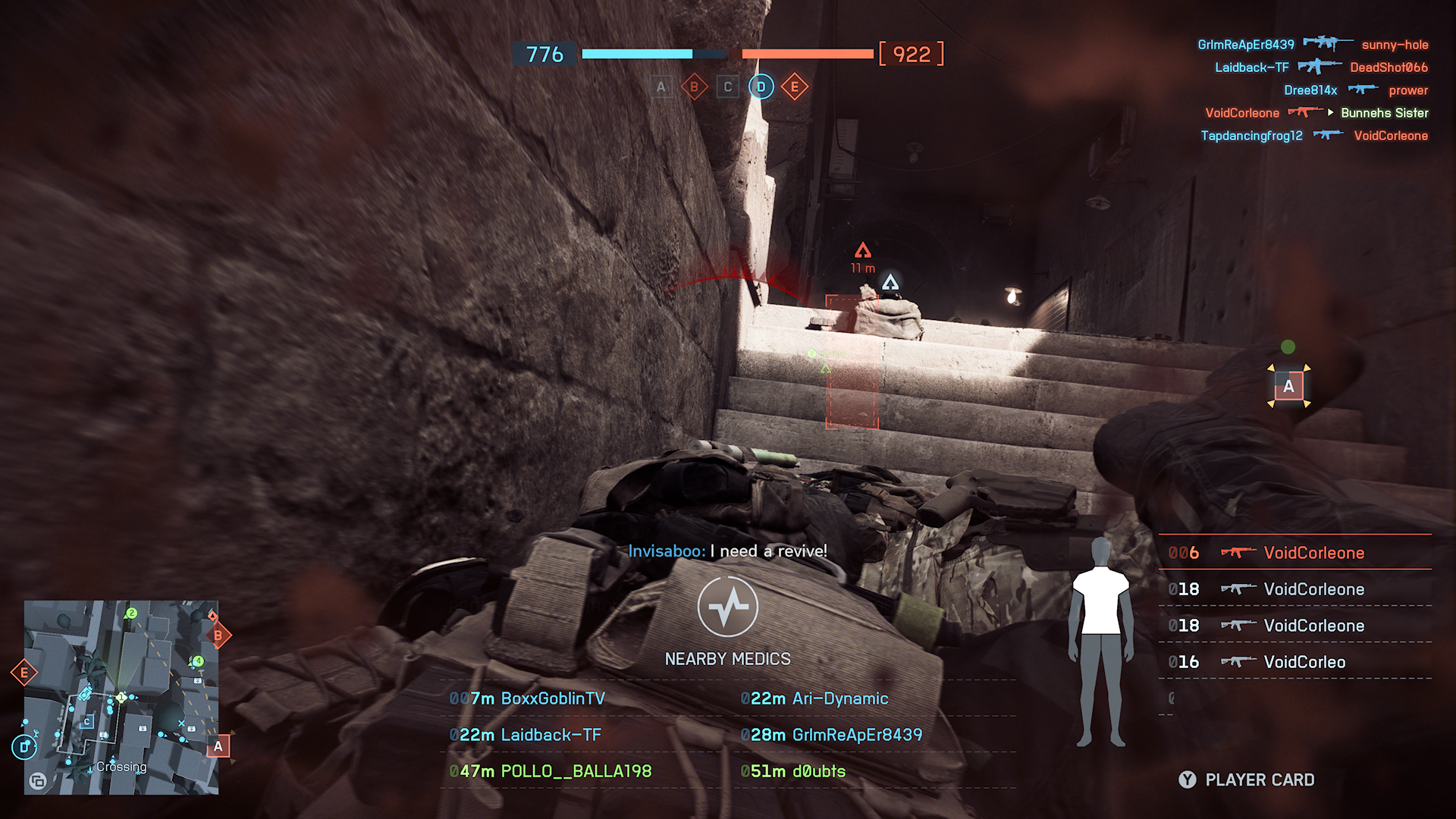Open the minimap
This screenshot has width=1456, height=819.
121,698
